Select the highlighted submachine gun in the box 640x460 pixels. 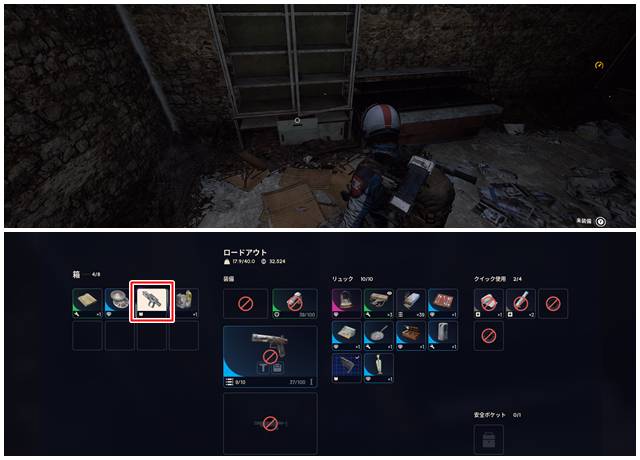tap(153, 301)
